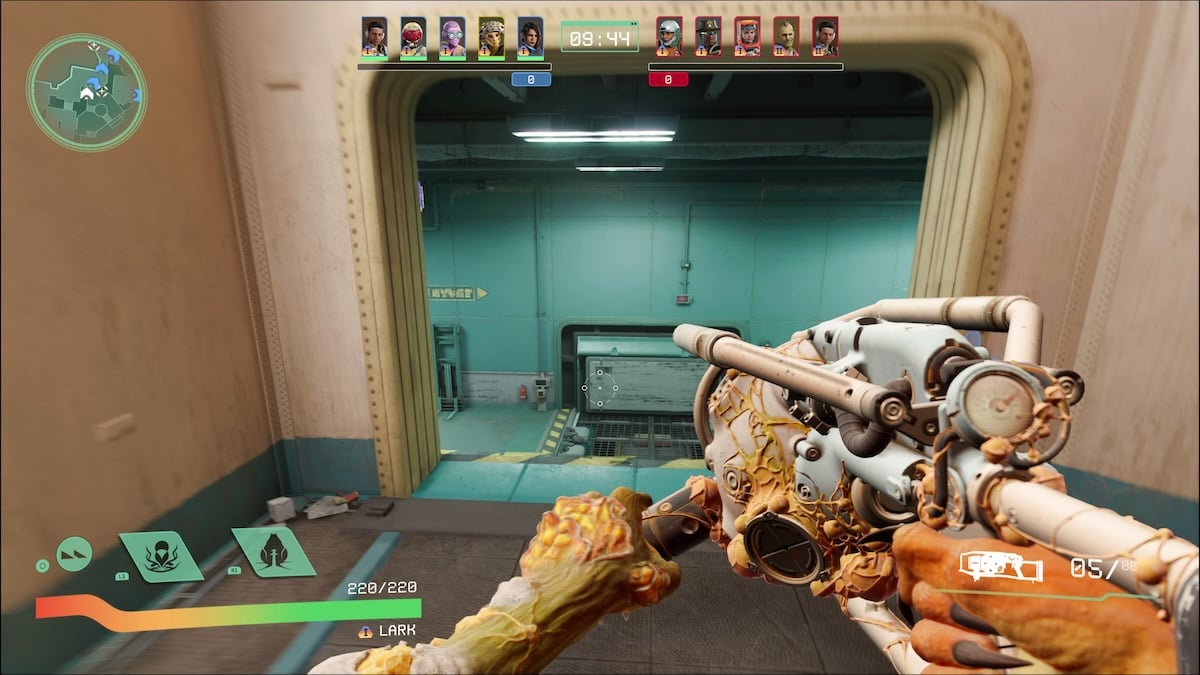The width and height of the screenshot is (1200, 675).
Task: Select the enemy portrait wearing a ranger hat
Action: pyautogui.click(x=708, y=37)
